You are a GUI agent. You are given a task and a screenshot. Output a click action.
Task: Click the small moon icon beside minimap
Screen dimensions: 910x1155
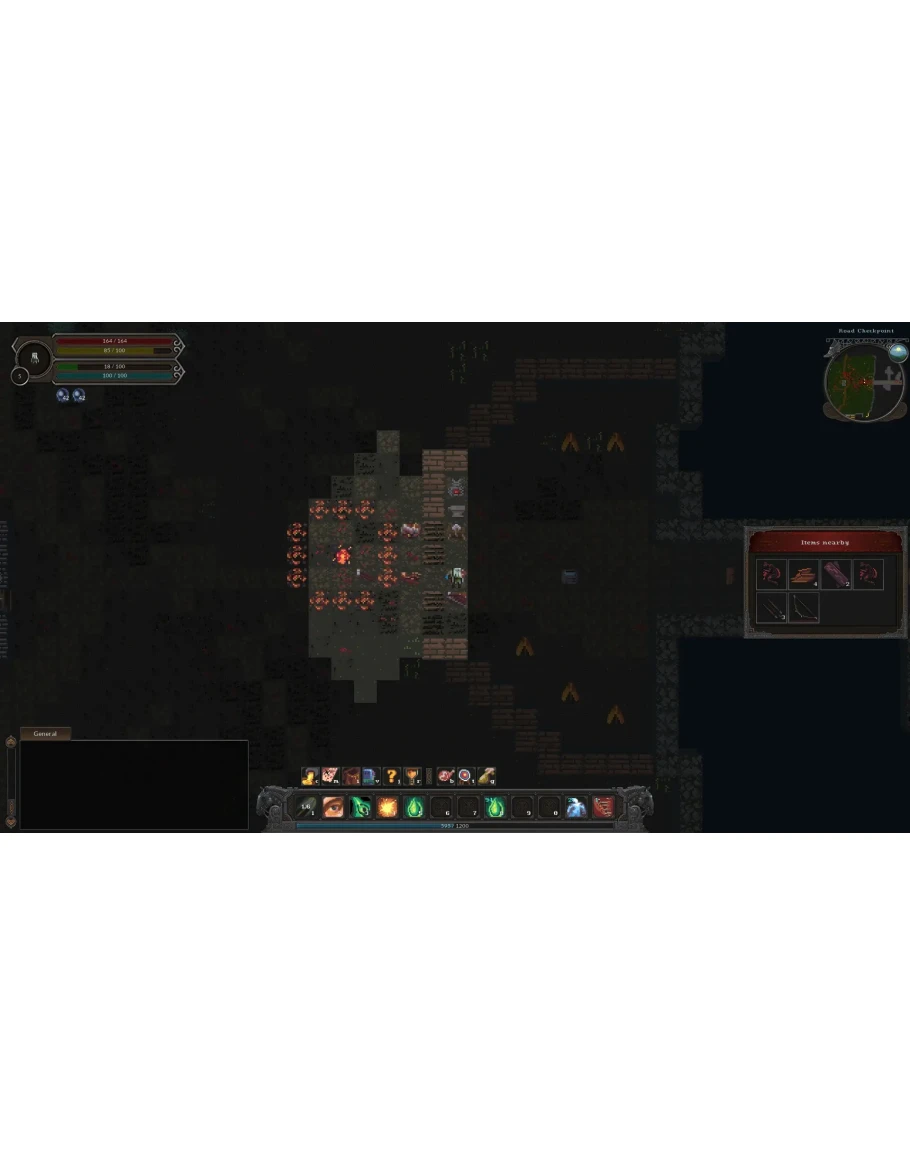[x=898, y=352]
